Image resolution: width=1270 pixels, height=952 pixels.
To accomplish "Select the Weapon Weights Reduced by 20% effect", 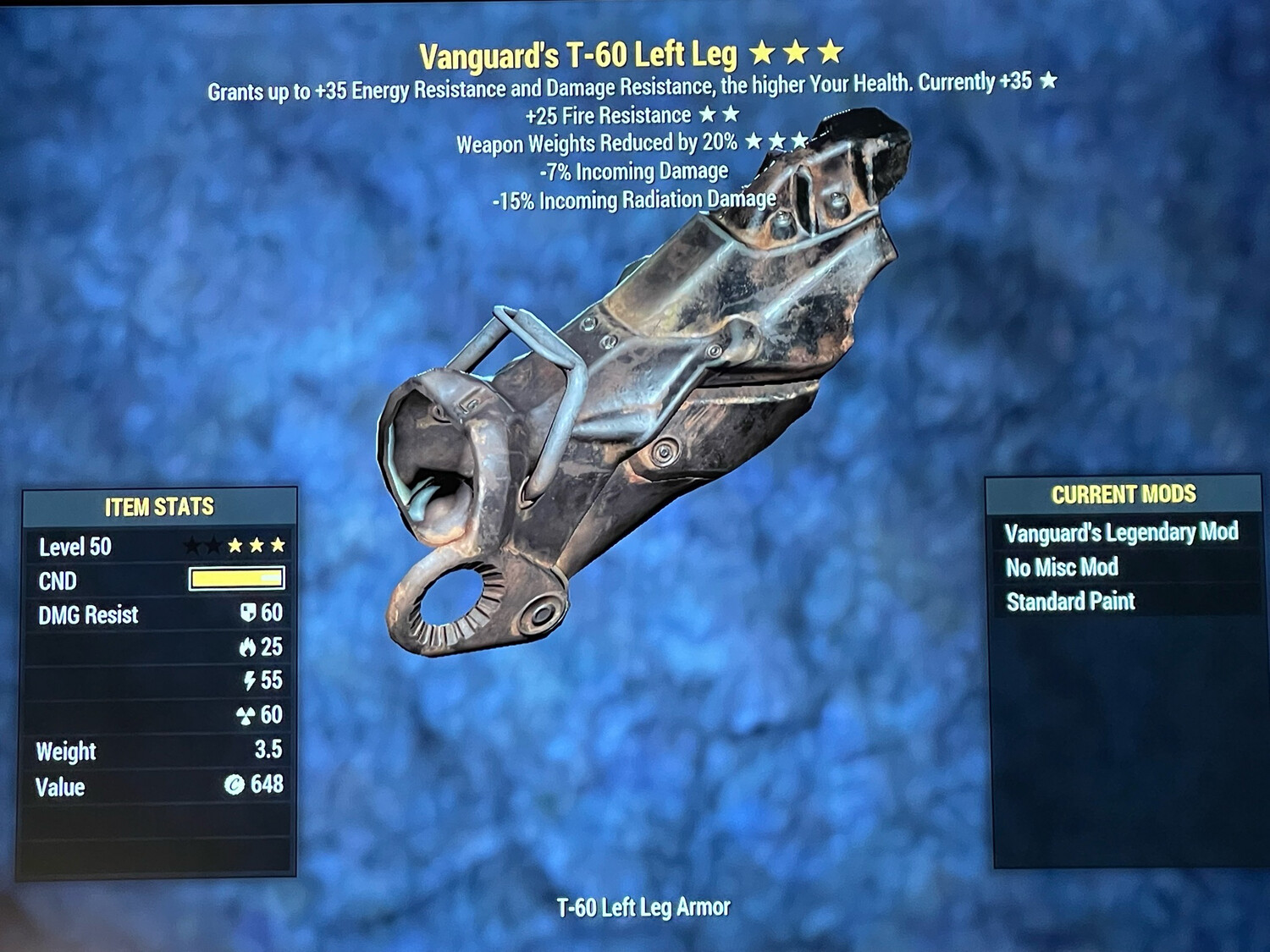I will click(x=596, y=143).
